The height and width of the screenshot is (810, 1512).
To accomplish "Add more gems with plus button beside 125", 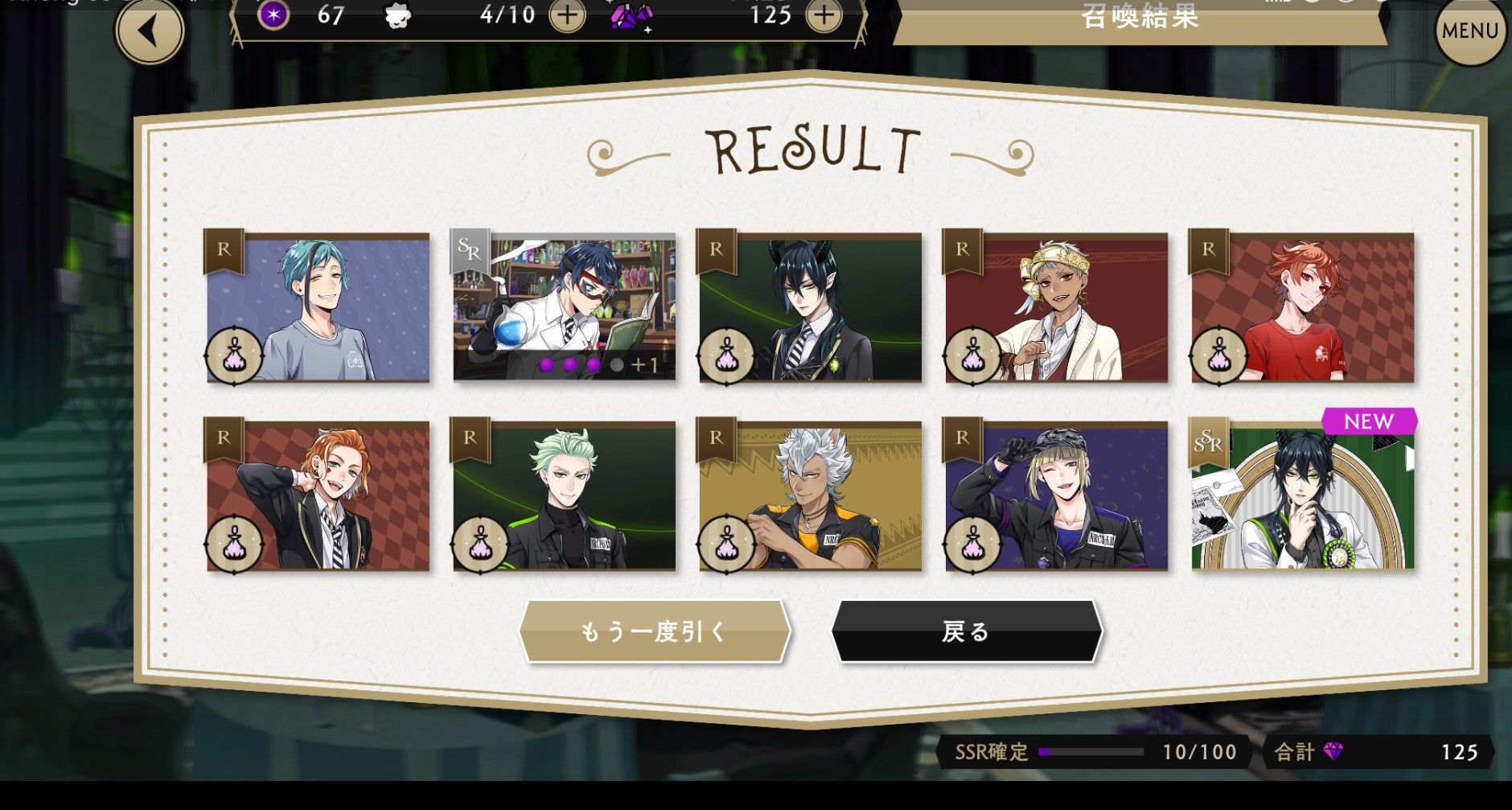I will 824,15.
